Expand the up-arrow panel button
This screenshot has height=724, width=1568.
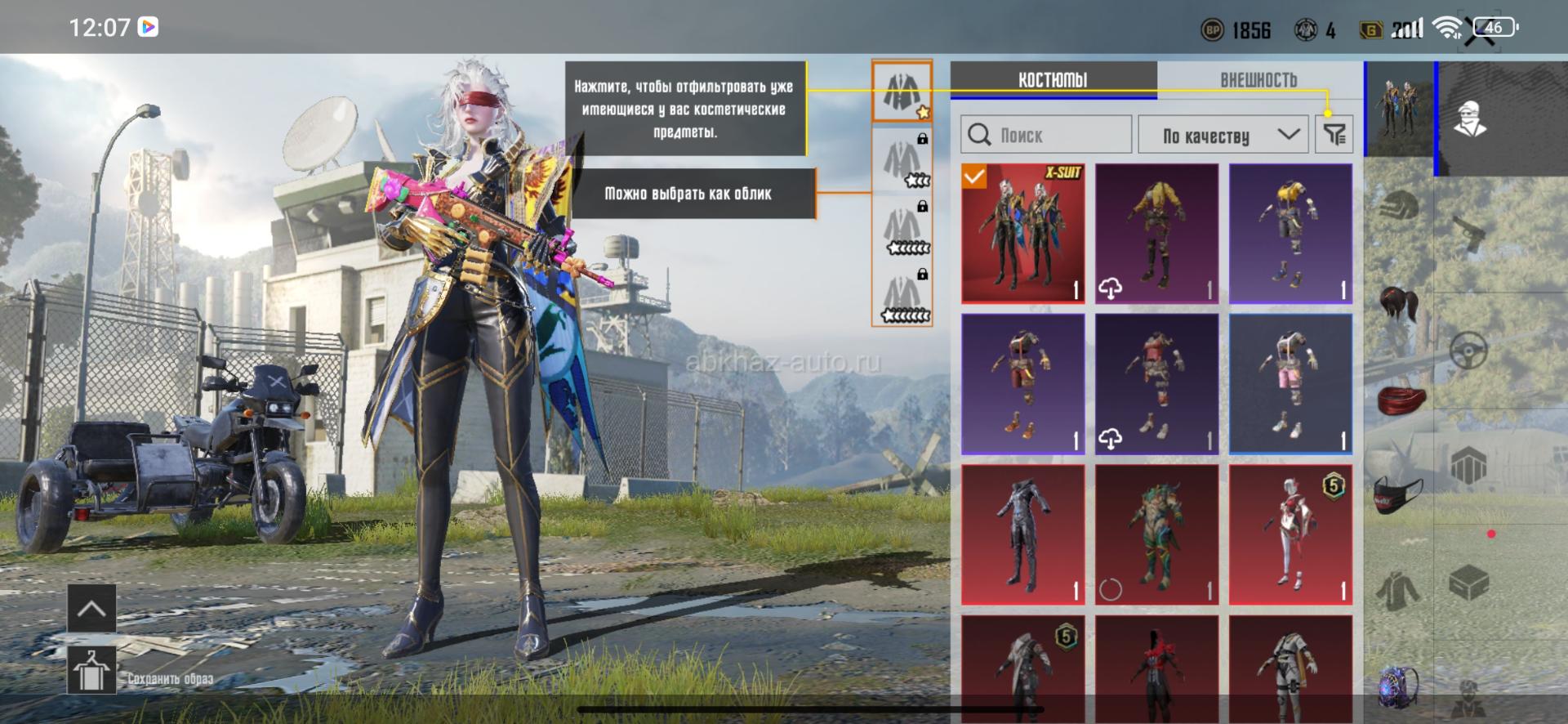[91, 608]
